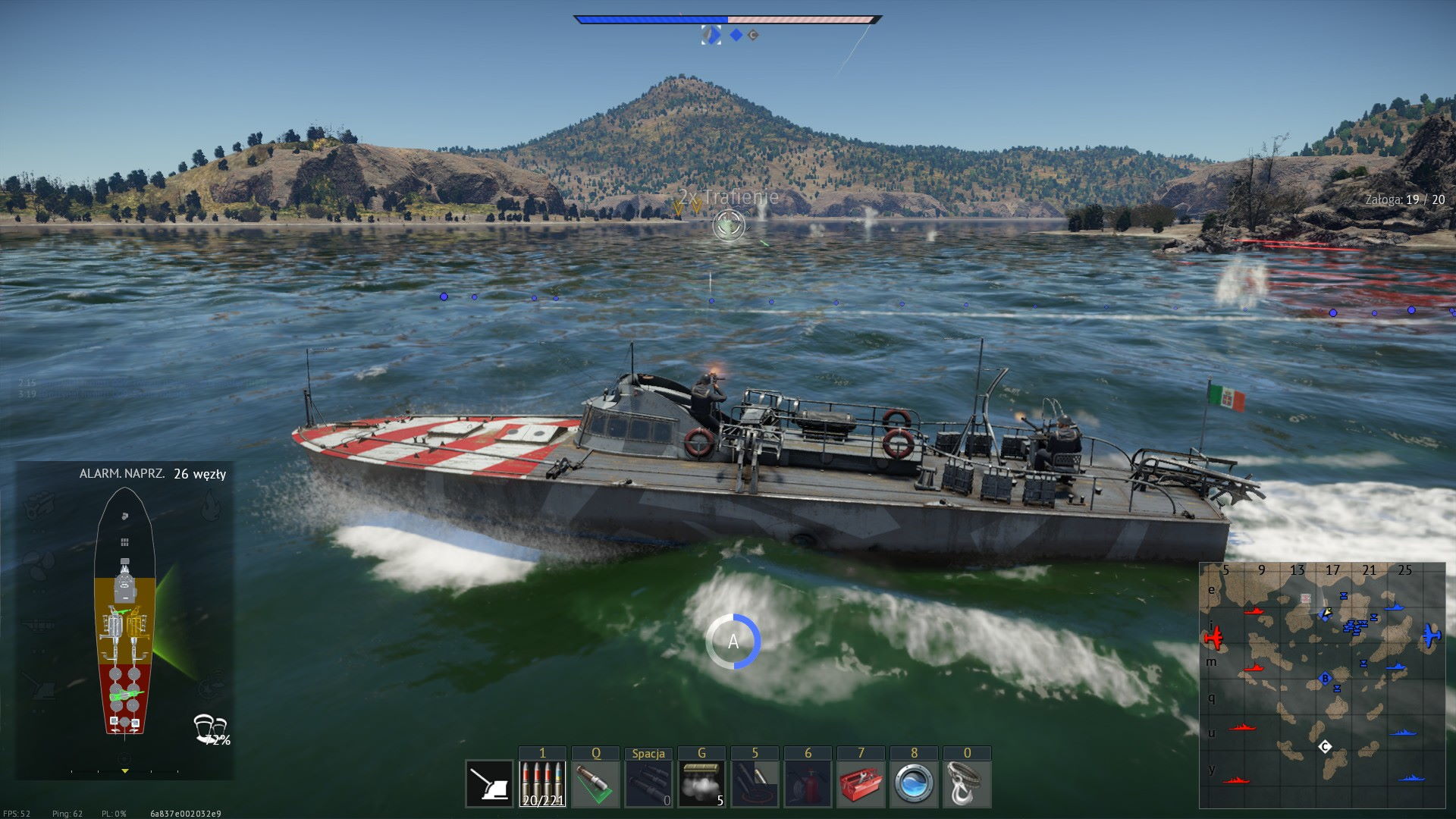The image size is (1456, 819).
Task: Activate the porthole unwatering pump ability
Action: (914, 783)
